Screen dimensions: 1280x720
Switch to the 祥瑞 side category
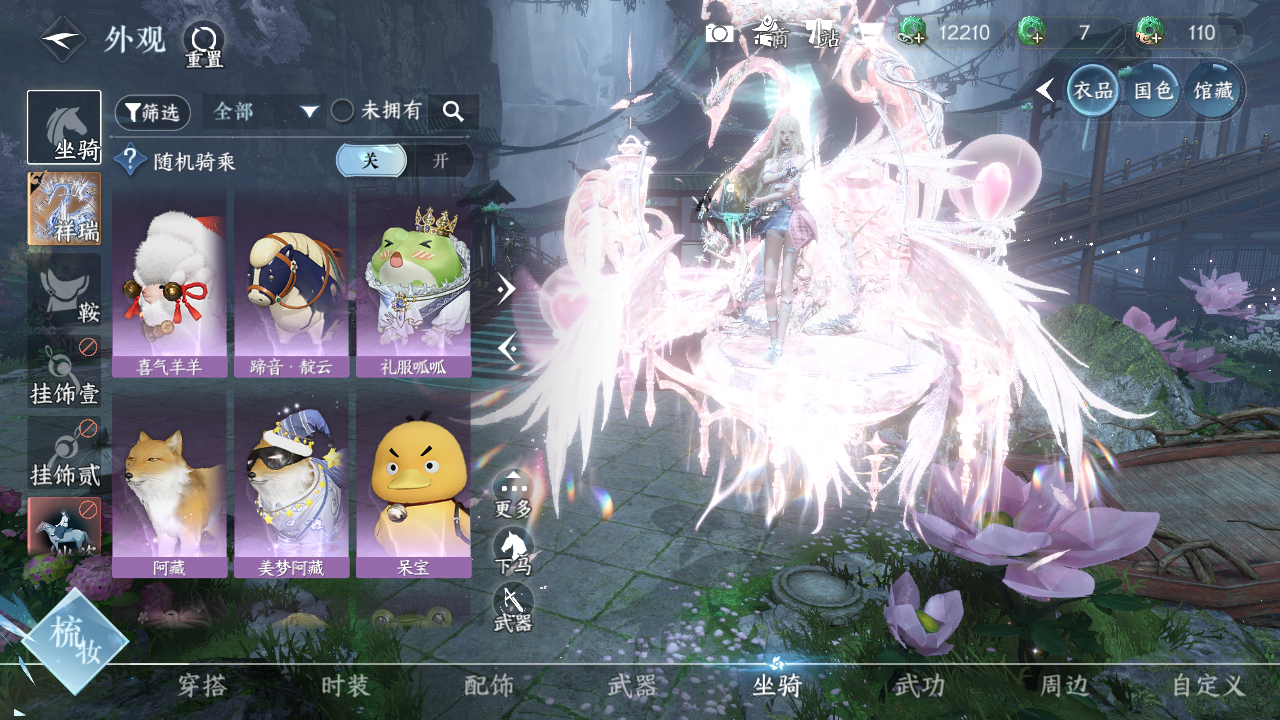(64, 209)
